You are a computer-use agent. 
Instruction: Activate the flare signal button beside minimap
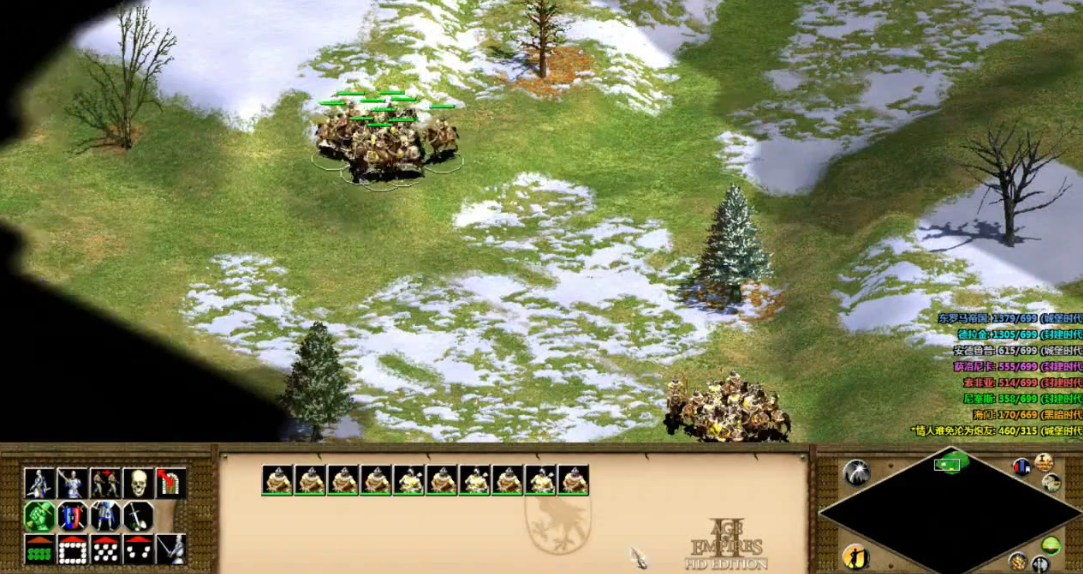click(x=855, y=472)
